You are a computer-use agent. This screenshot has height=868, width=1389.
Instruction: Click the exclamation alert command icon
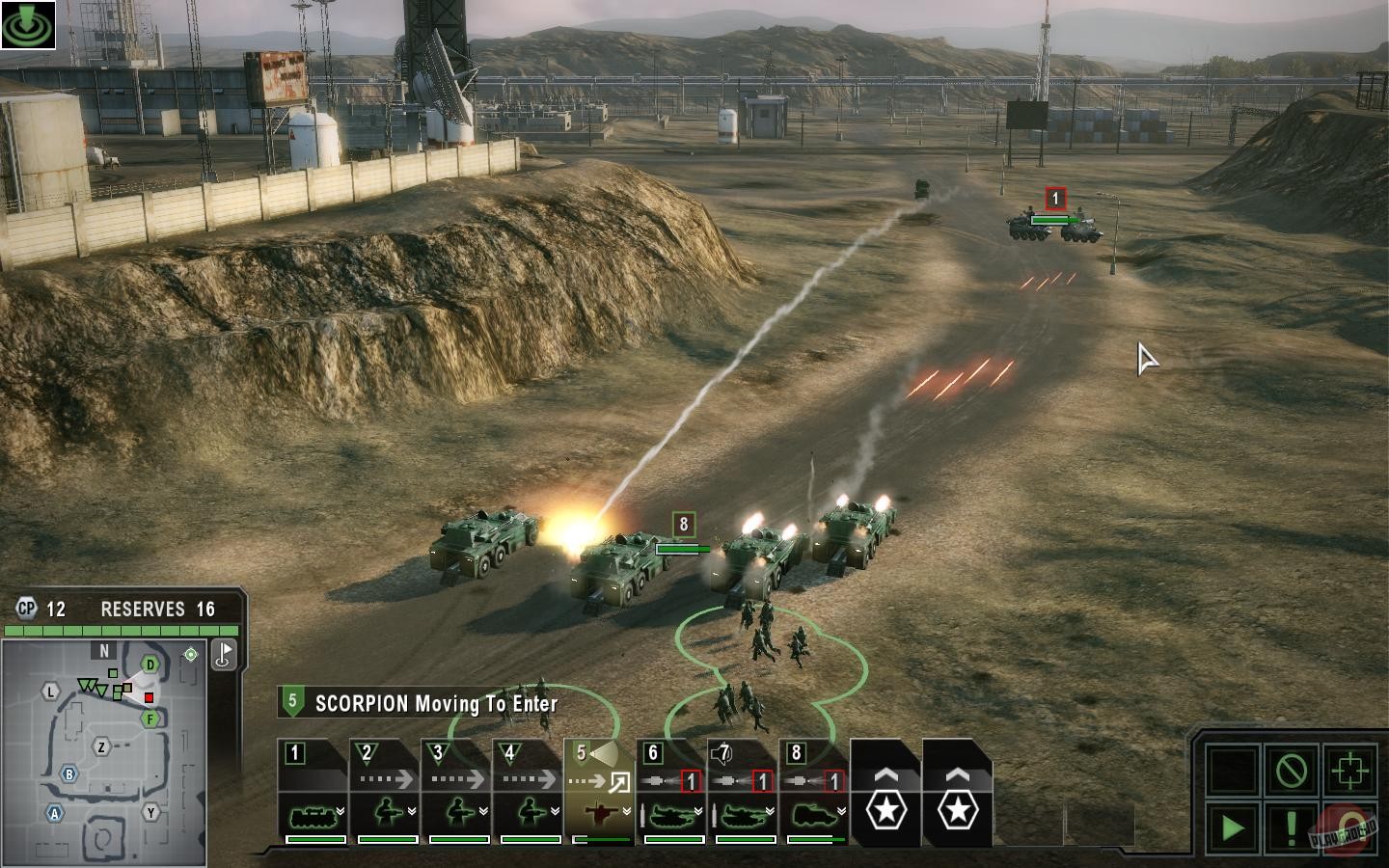tap(1290, 829)
